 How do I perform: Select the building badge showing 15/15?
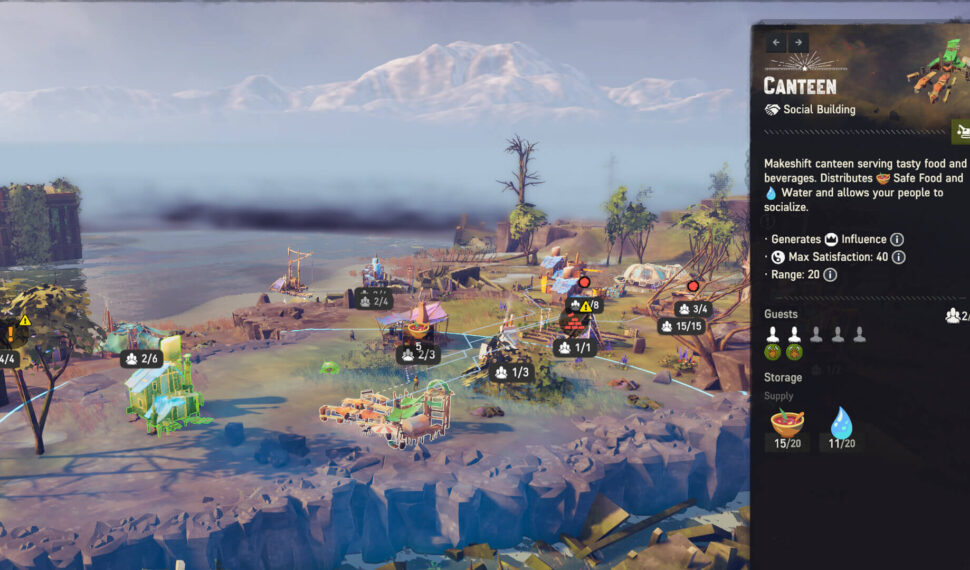(681, 326)
